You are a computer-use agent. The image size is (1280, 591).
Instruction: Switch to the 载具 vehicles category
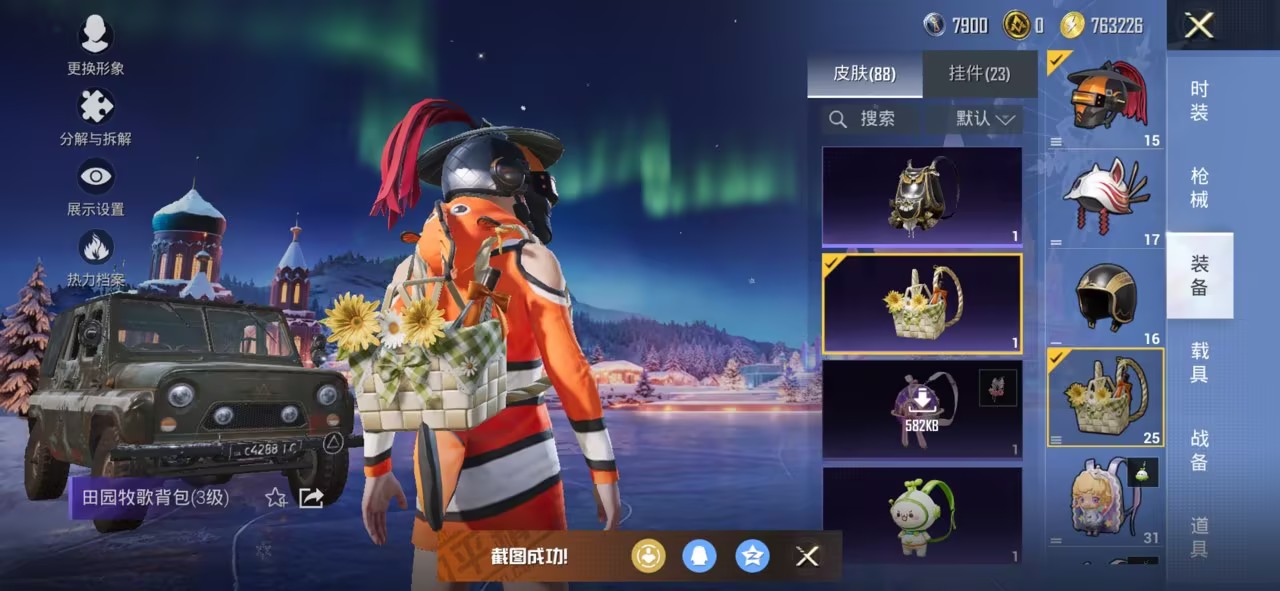click(1199, 362)
